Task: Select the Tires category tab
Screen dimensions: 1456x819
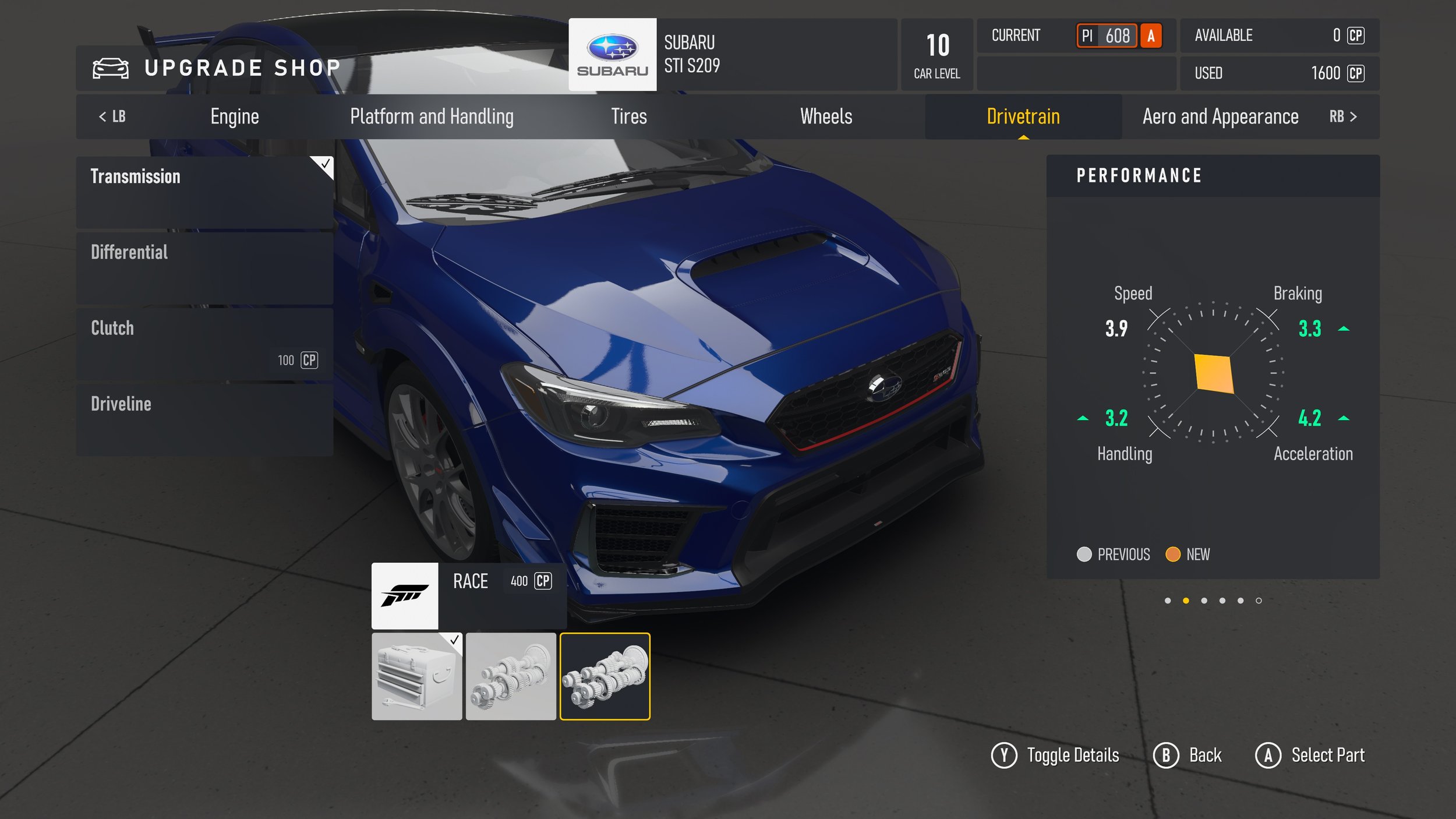Action: pos(628,117)
